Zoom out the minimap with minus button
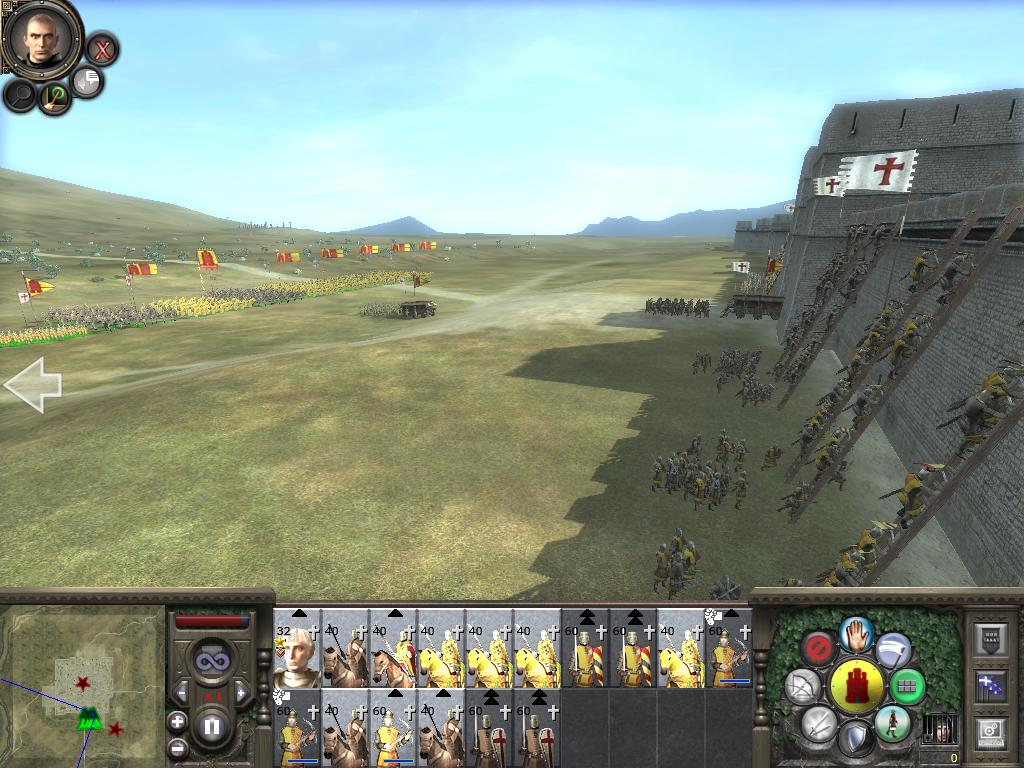This screenshot has width=1024, height=768. (x=177, y=747)
